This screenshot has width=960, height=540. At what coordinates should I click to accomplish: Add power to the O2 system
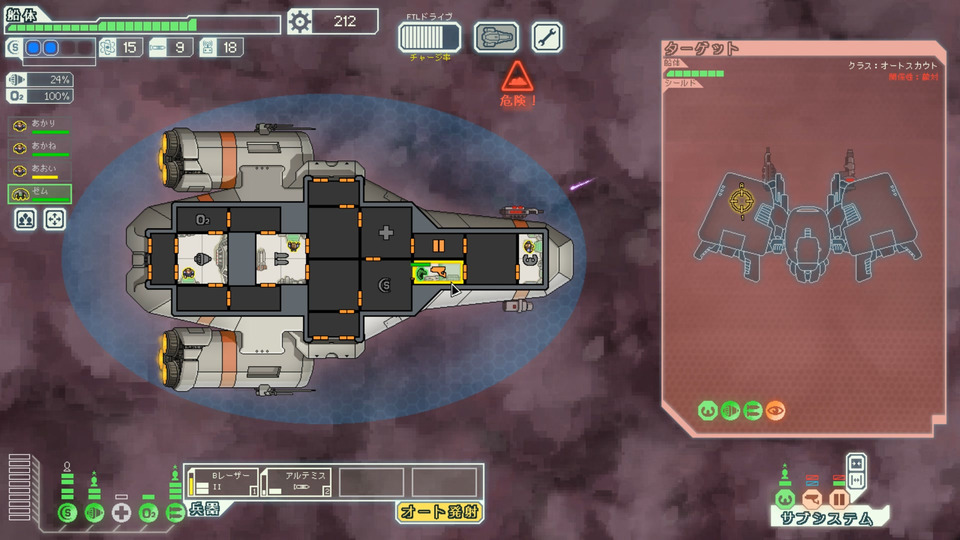tap(149, 513)
